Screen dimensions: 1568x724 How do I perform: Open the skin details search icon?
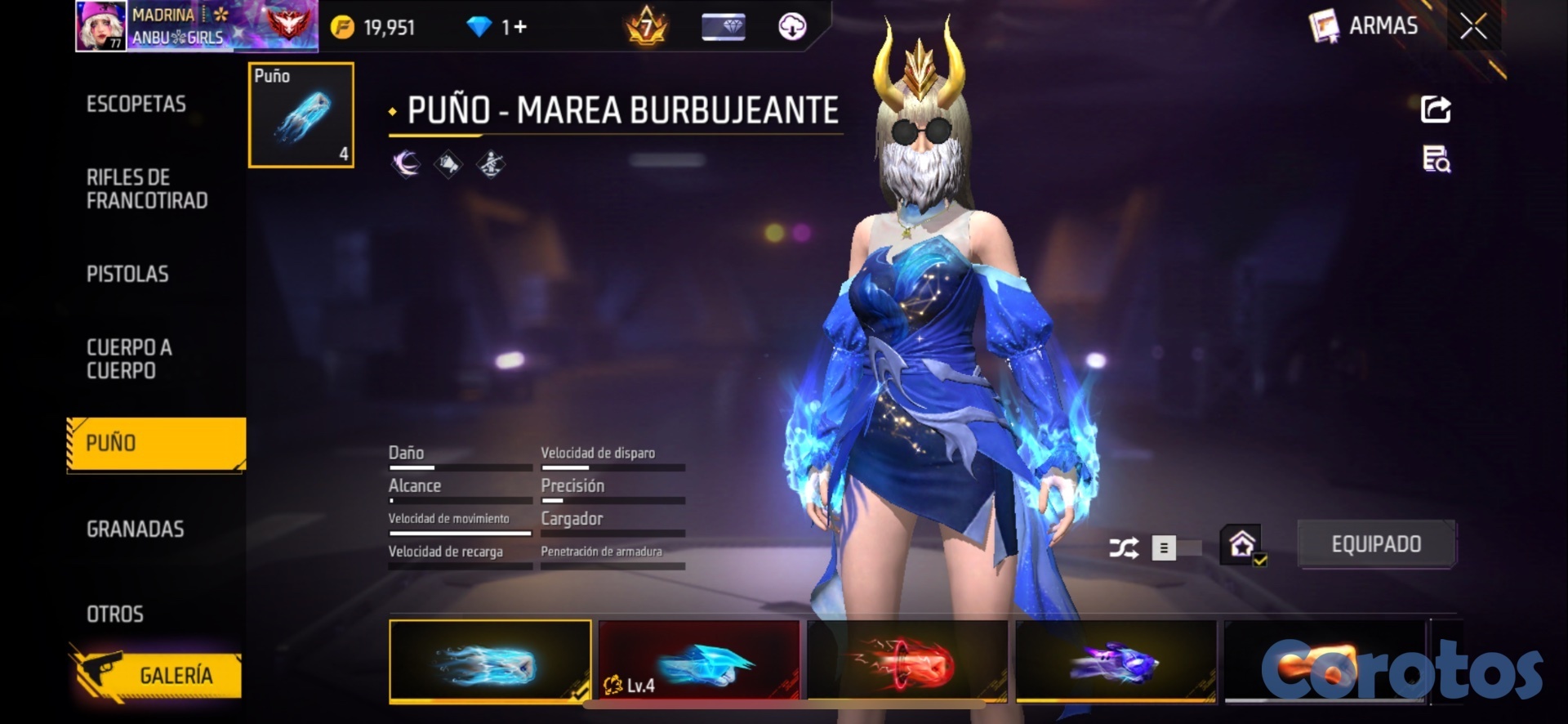coord(1436,159)
